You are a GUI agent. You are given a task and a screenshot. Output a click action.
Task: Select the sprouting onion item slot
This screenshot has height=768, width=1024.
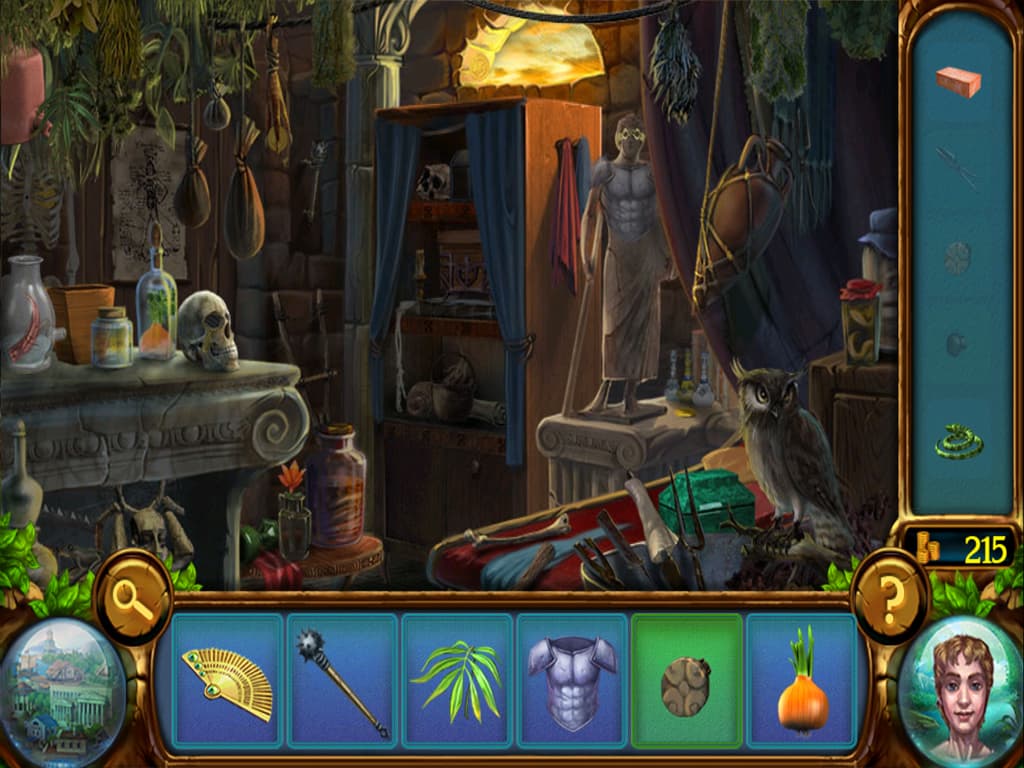(x=802, y=682)
